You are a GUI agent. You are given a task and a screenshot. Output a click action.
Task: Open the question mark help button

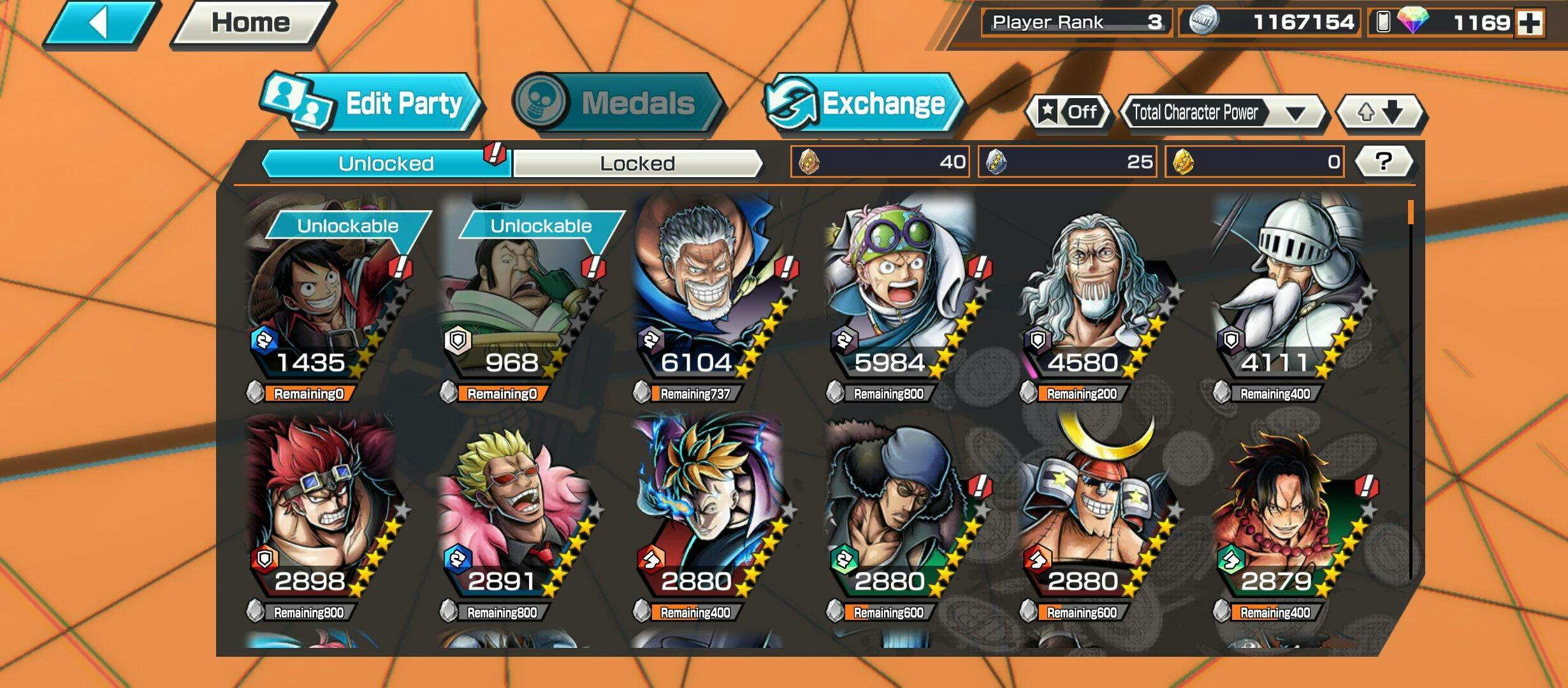coord(1383,162)
